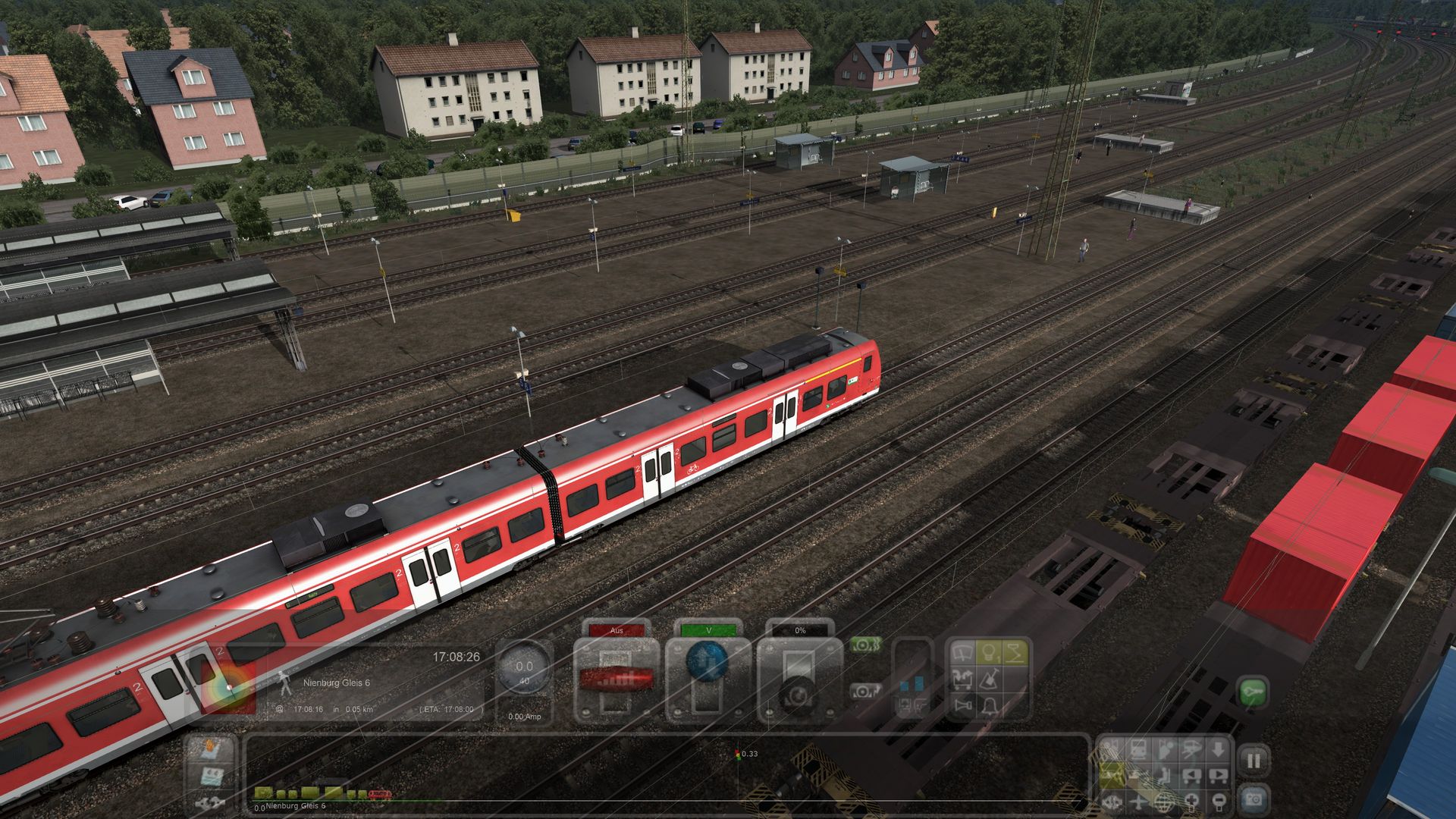Switch the headlights using the bulb icon
The image size is (1456, 819).
click(989, 653)
